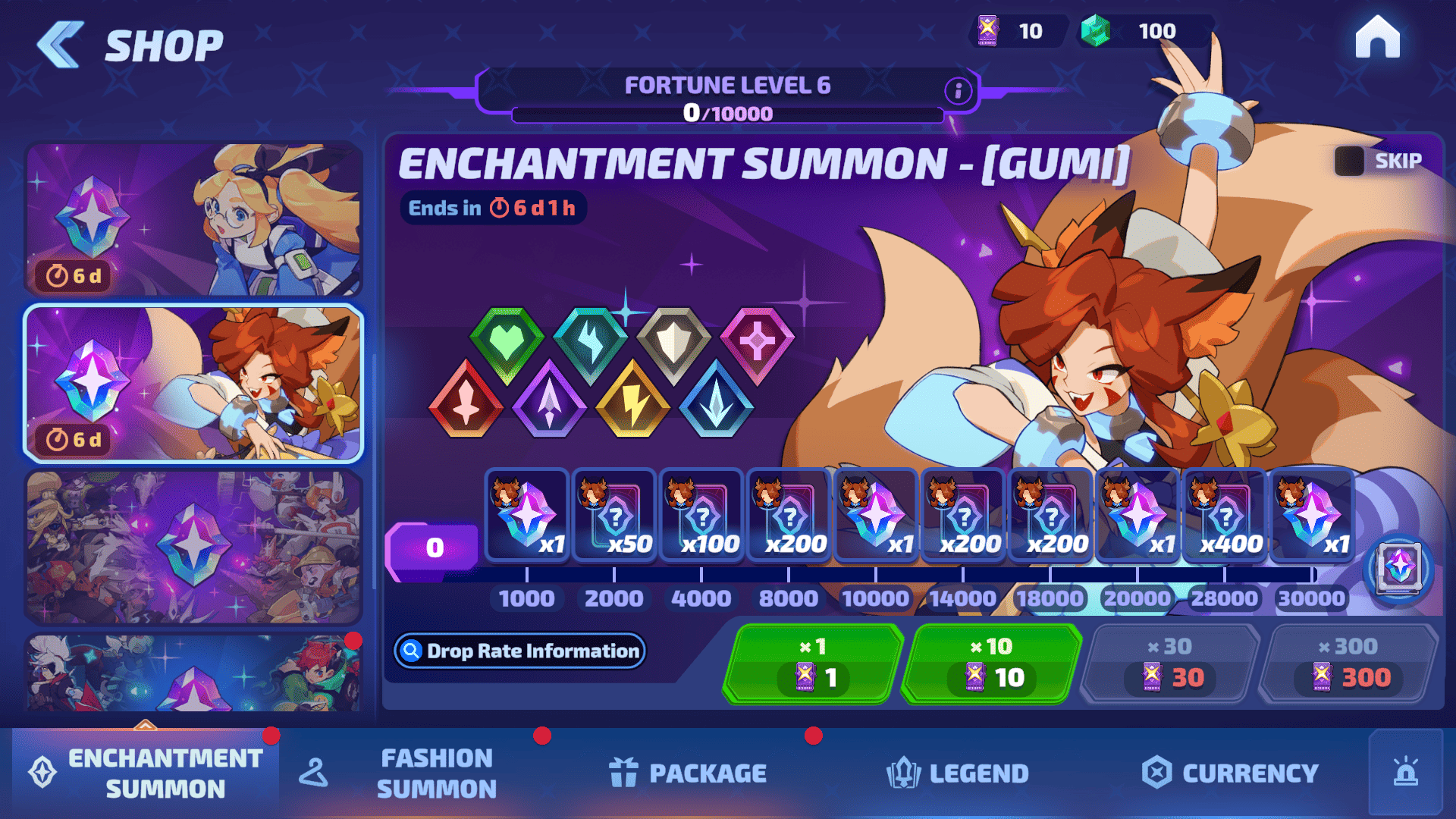Image resolution: width=1456 pixels, height=819 pixels.
Task: Show Fortune Level info
Action: pos(958,91)
